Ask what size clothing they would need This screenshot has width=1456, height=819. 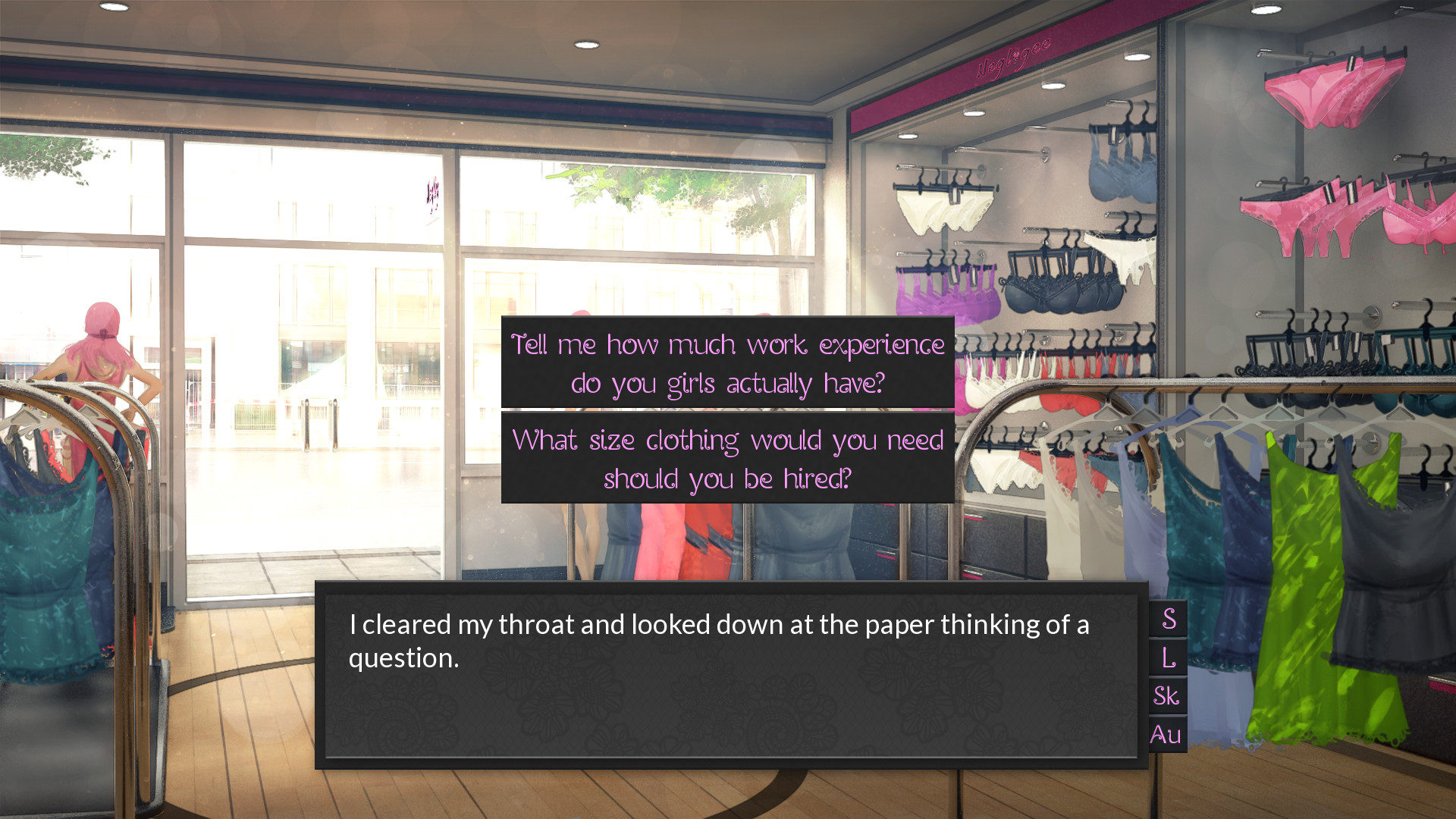[727, 459]
